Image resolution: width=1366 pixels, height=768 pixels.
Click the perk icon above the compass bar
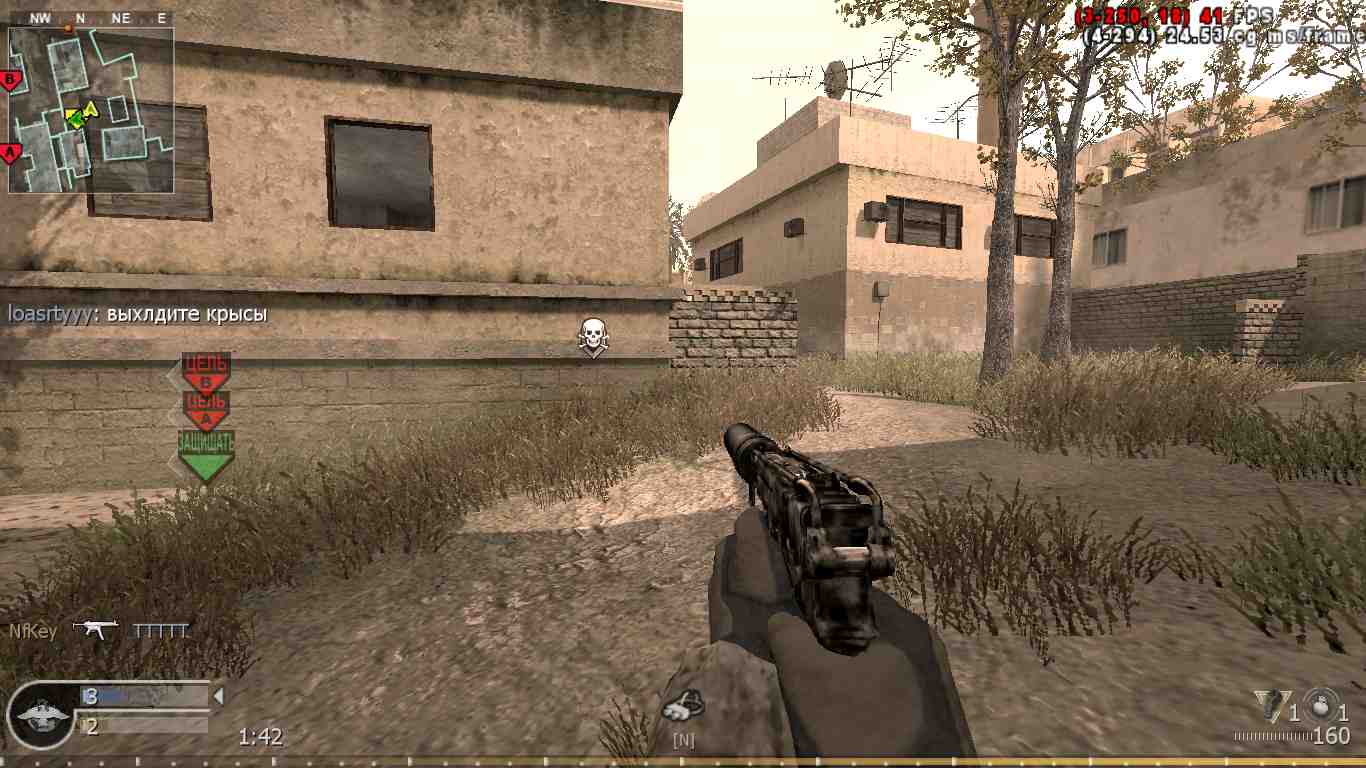[x=685, y=704]
